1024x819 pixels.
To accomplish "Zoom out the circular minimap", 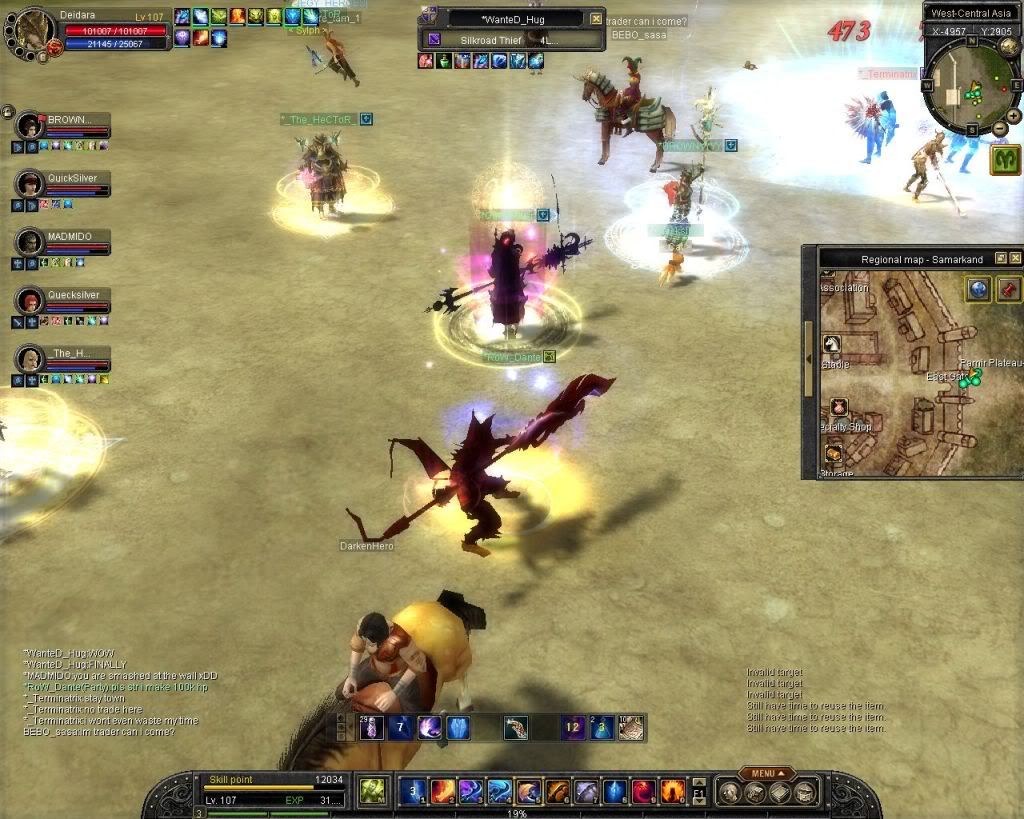I will pos(1000,128).
